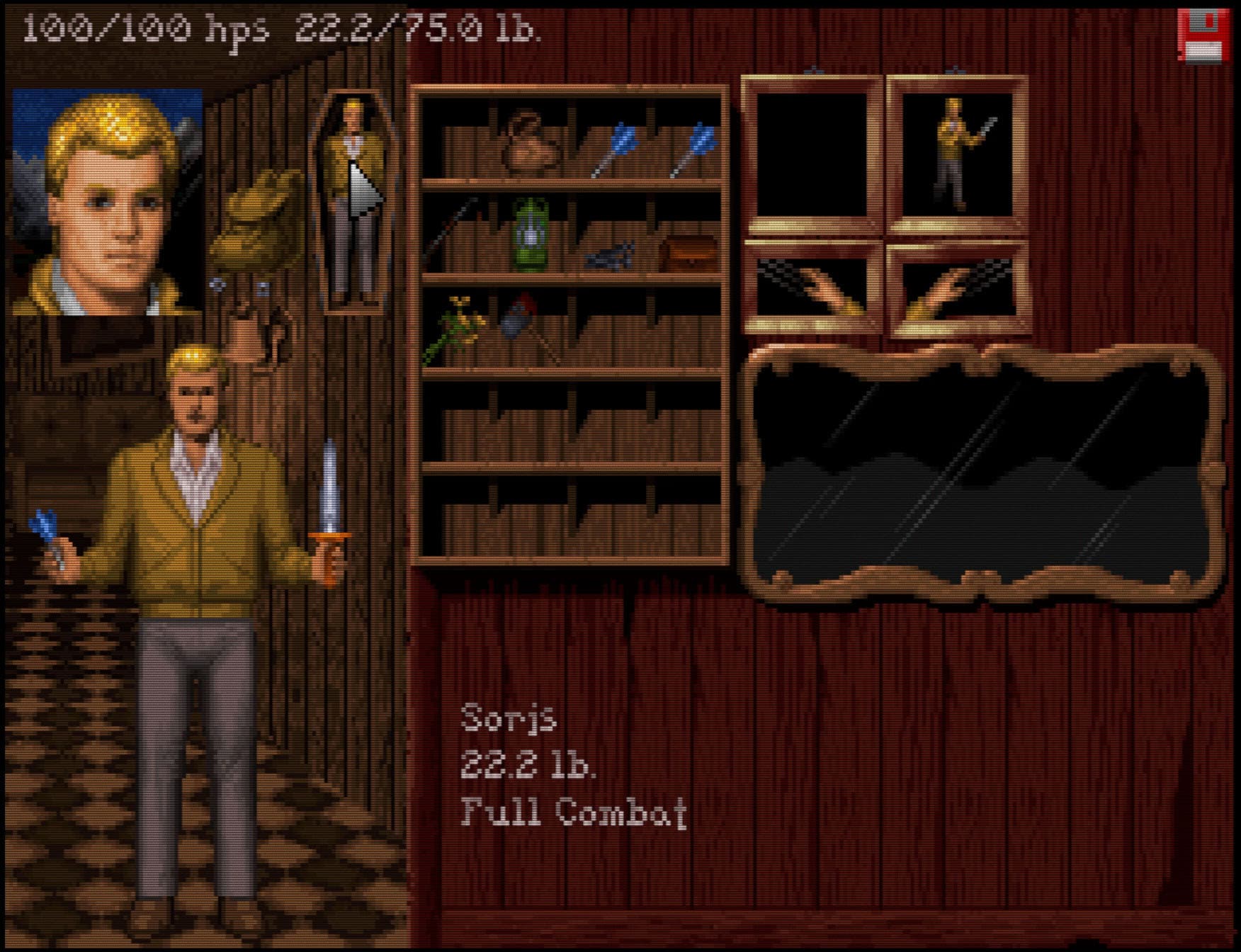This screenshot has width=1241, height=952.
Task: Click the empty black picture frame
Action: [x=813, y=154]
